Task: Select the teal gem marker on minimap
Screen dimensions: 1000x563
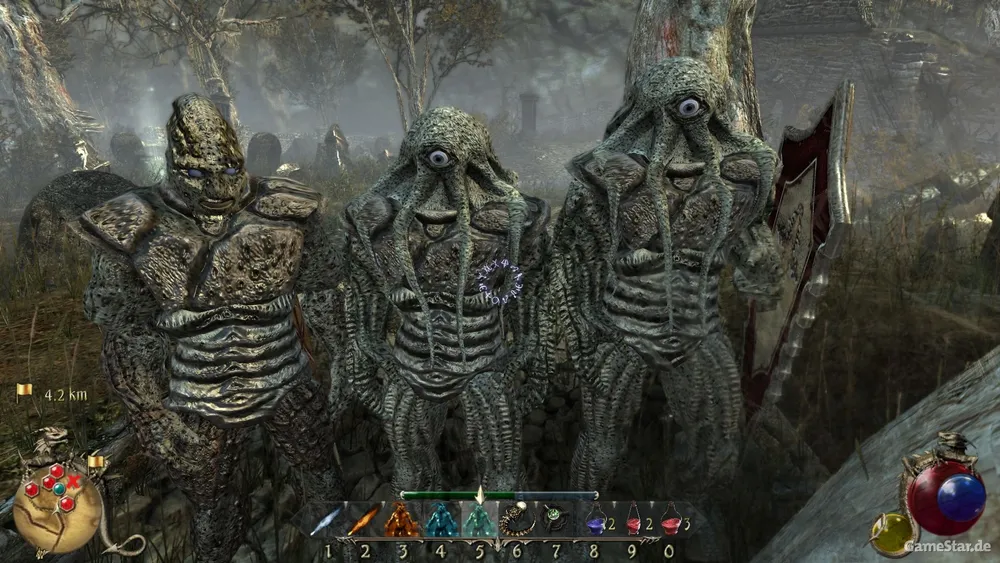Action: pyautogui.click(x=59, y=489)
